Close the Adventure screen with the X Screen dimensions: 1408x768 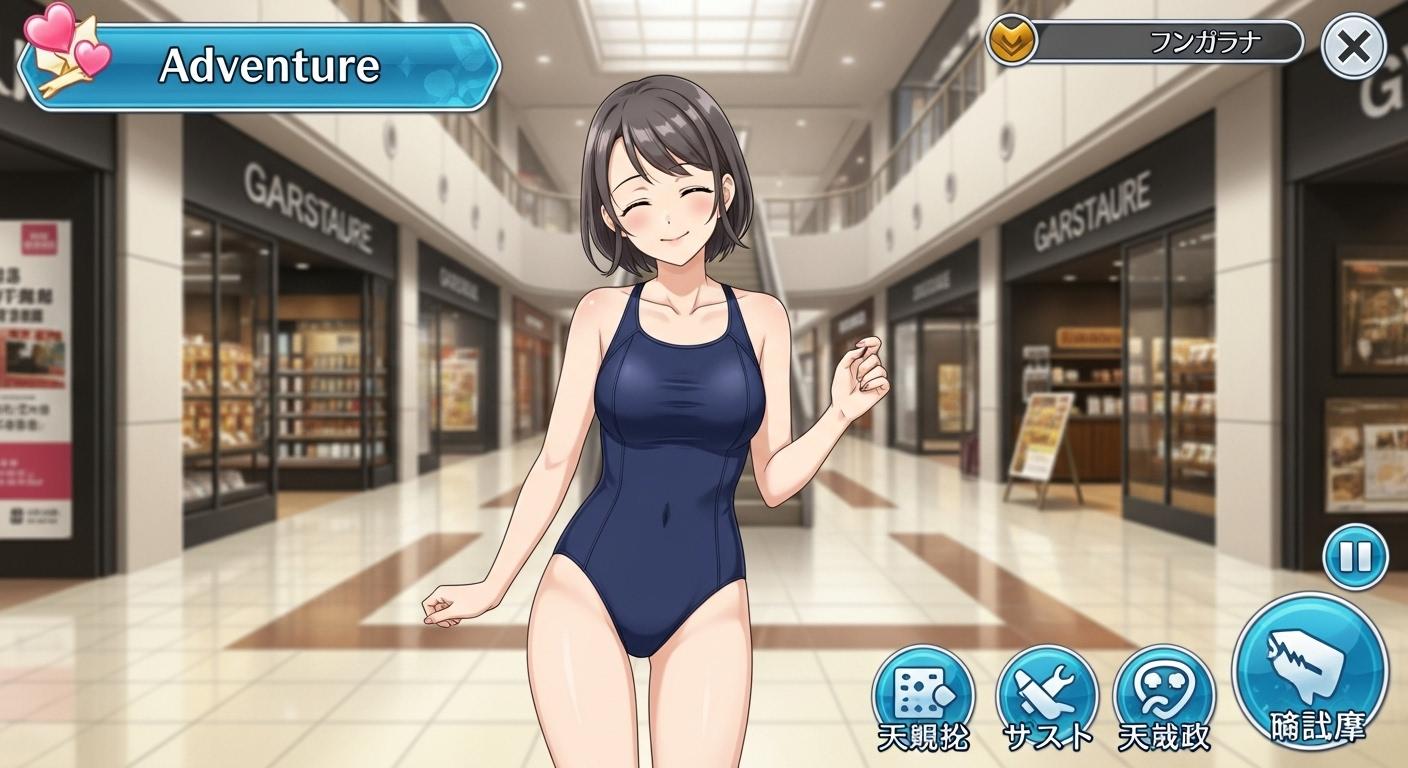click(x=1353, y=47)
